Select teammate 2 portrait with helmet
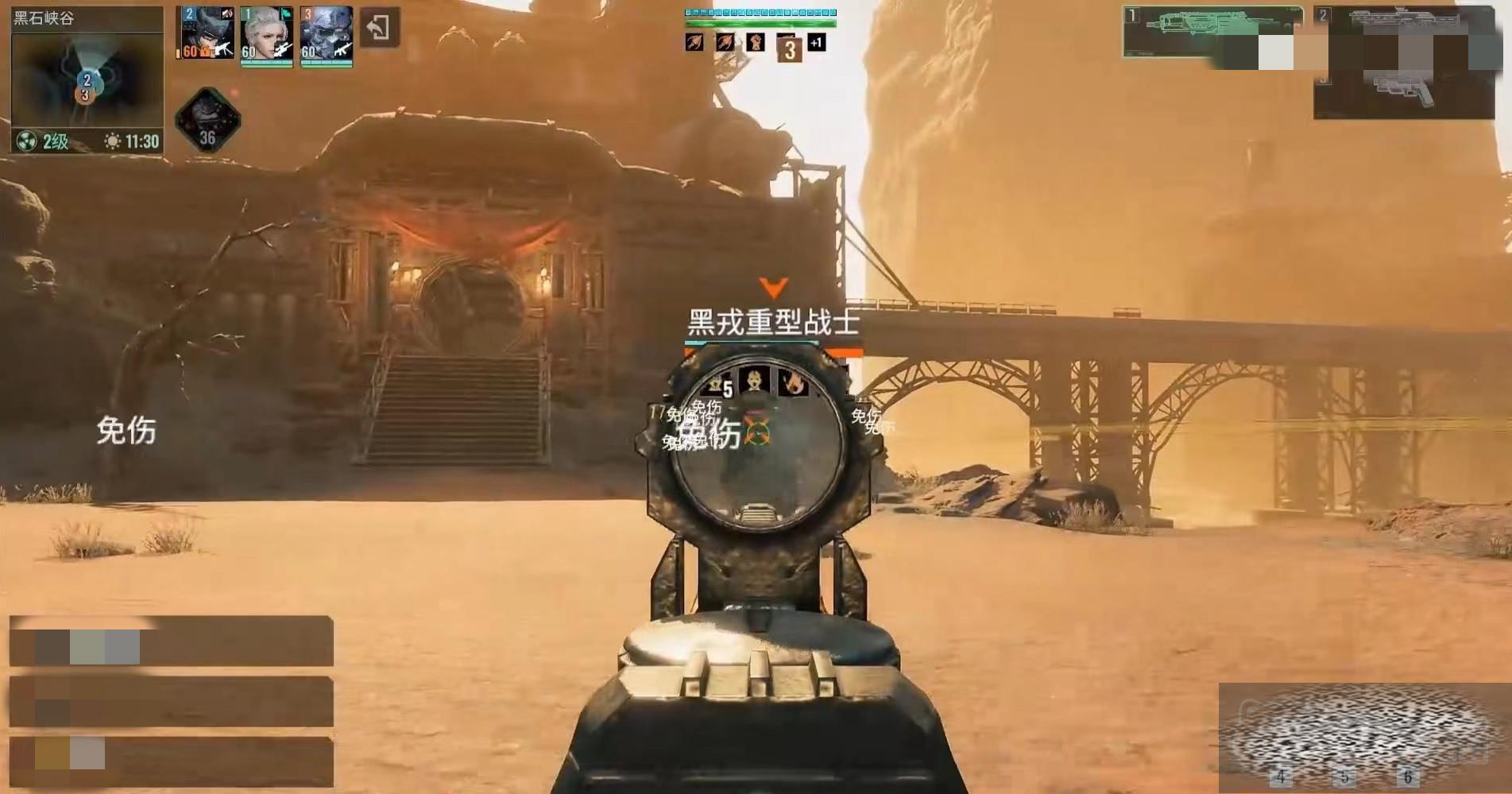 coord(207,34)
